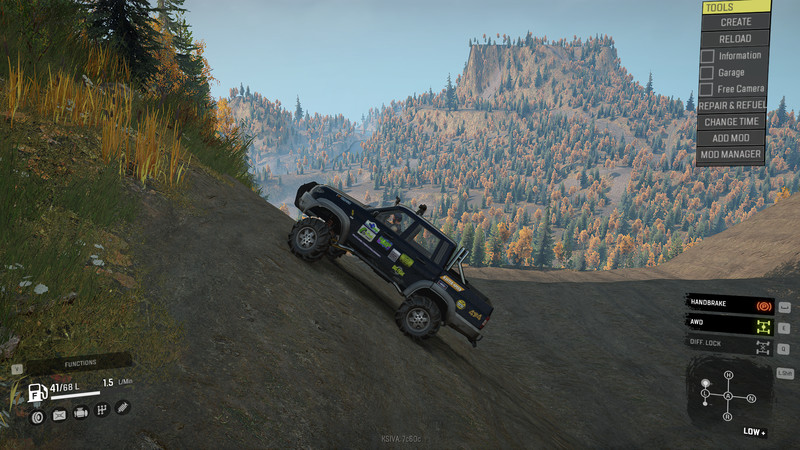Select the A automatic gear position
800x450 pixels.
729,398
